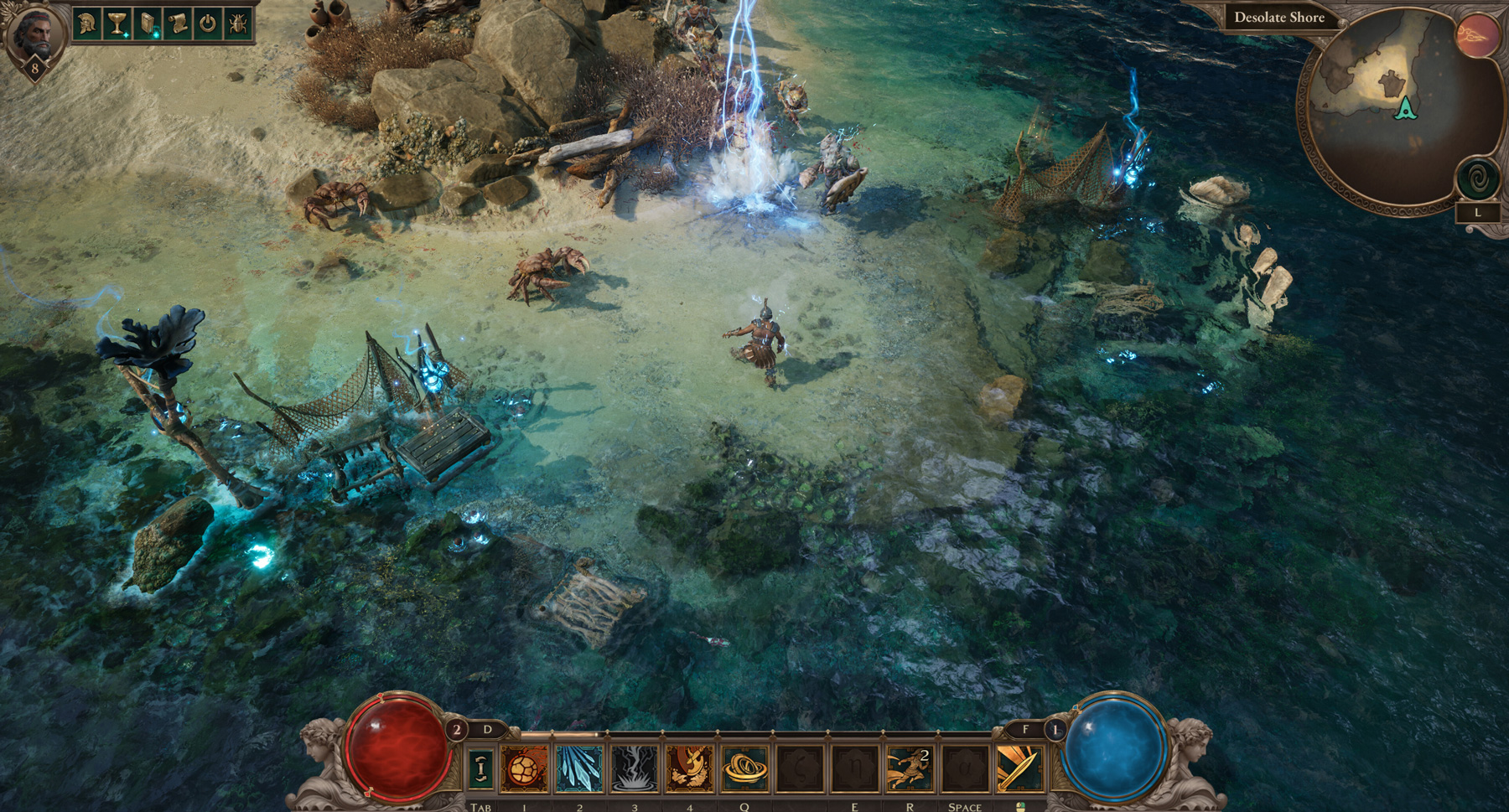The height and width of the screenshot is (812, 1509).
Task: Toggle the weapon swap slot
Action: (480, 768)
